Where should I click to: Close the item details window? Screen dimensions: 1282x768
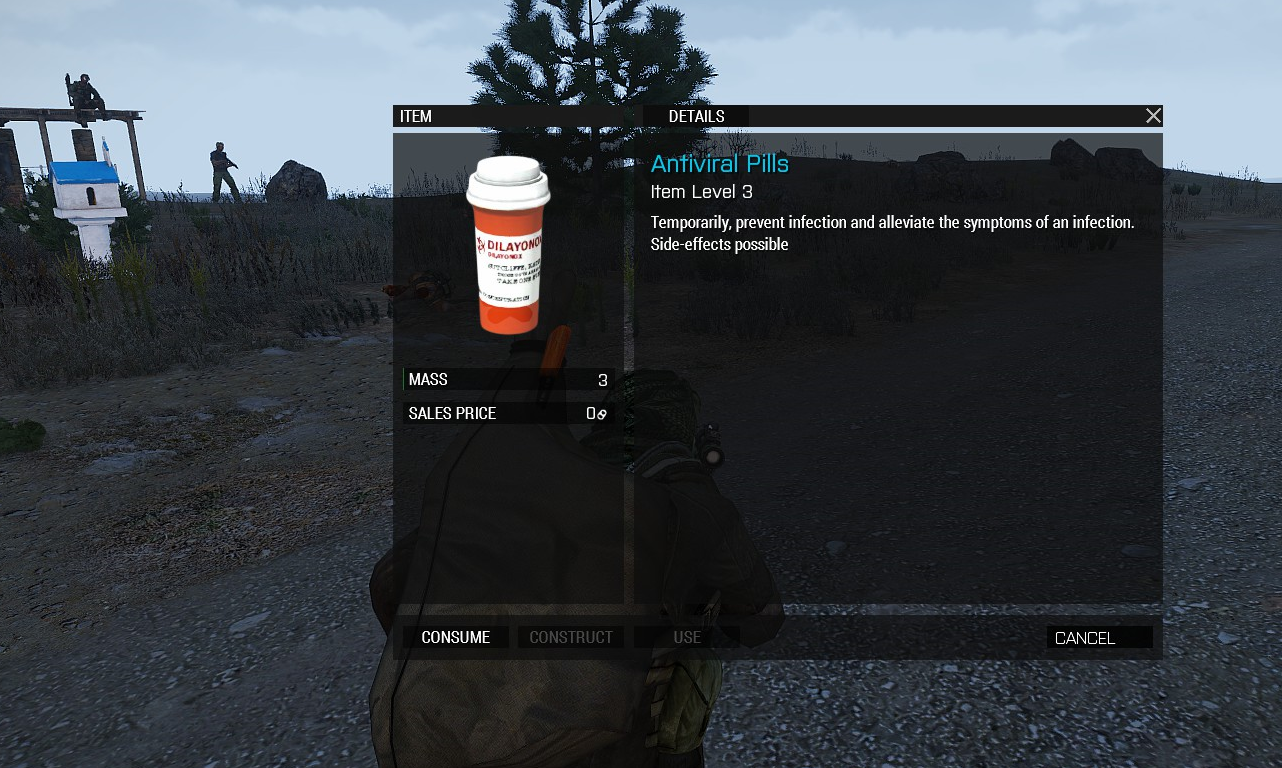[1153, 116]
